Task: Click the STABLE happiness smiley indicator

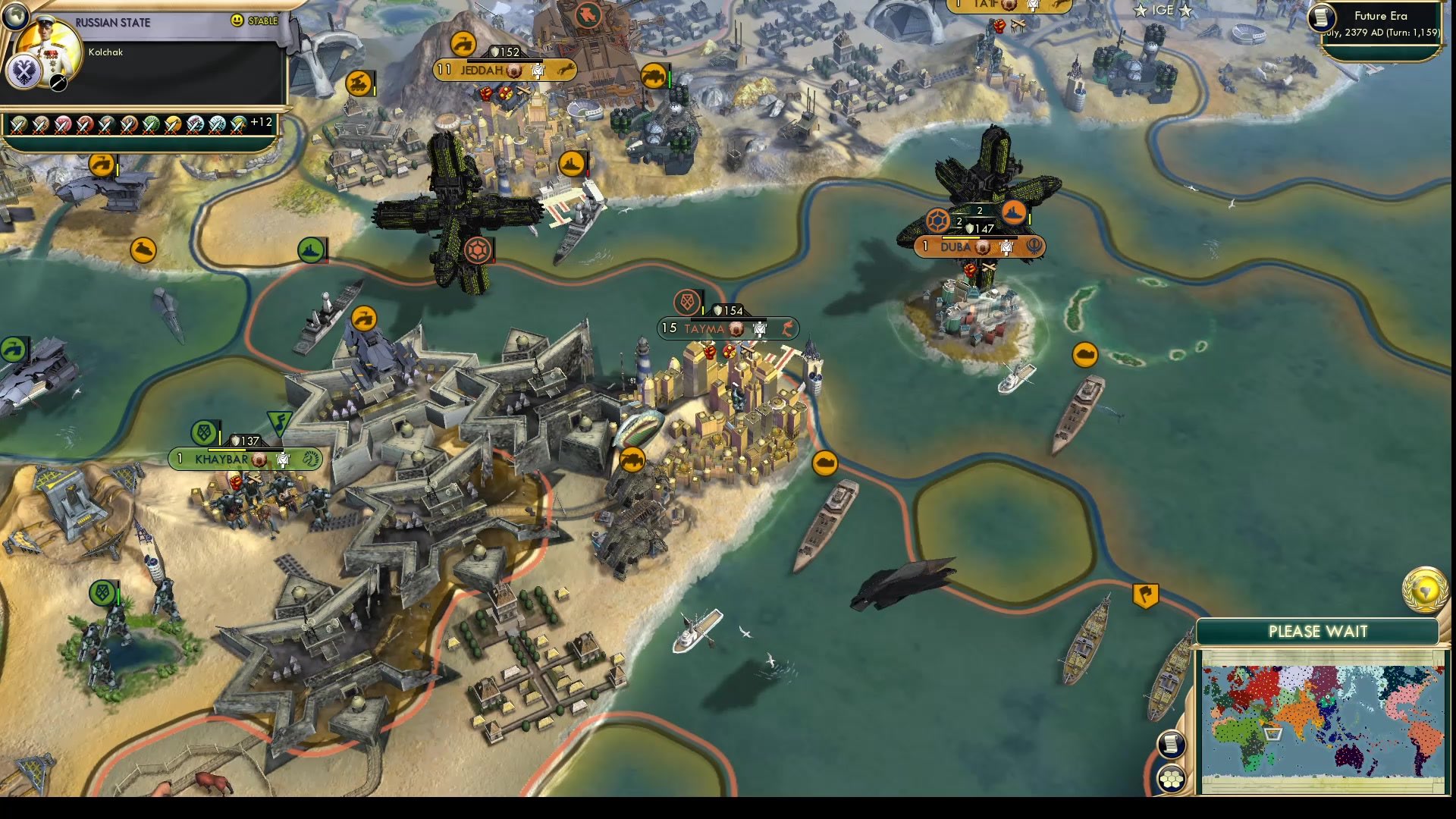Action: (237, 21)
